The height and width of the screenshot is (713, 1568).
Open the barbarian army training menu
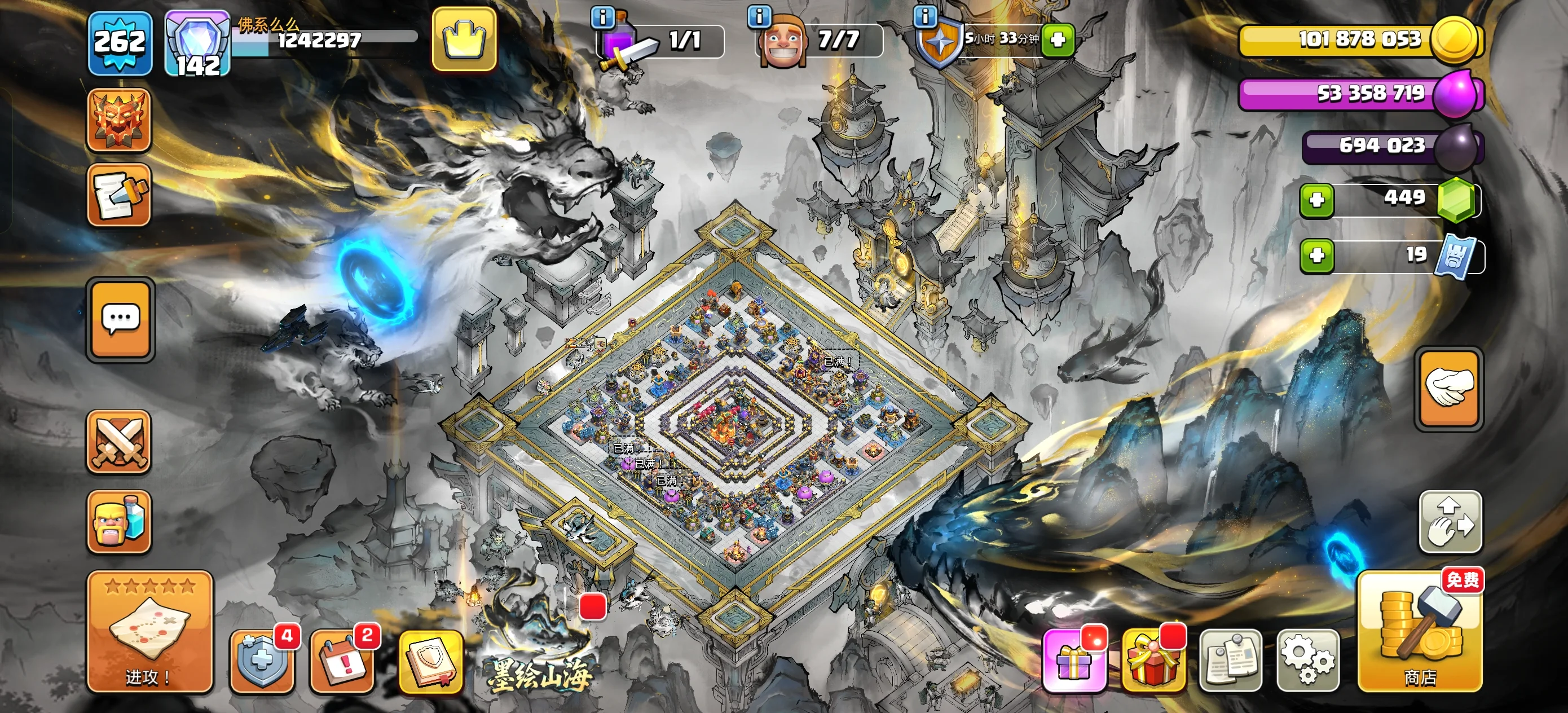coord(120,521)
